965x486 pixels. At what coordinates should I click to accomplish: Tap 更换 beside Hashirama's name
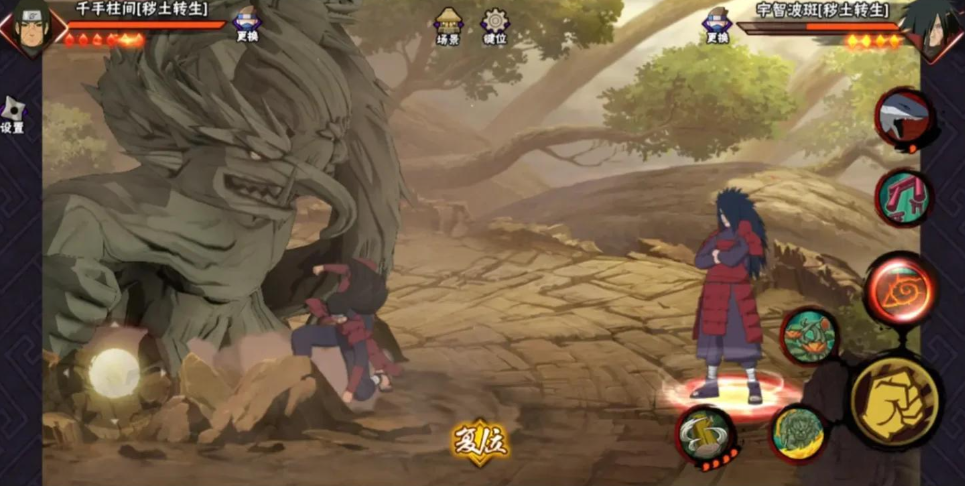tap(246, 24)
